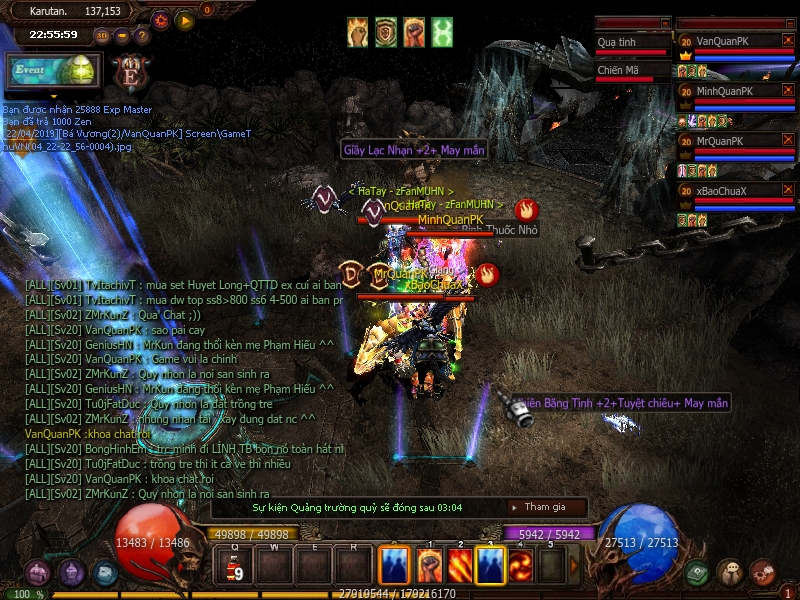This screenshot has height=600, width=800.
Task: Open the gear settings button
Action: [x=161, y=19]
